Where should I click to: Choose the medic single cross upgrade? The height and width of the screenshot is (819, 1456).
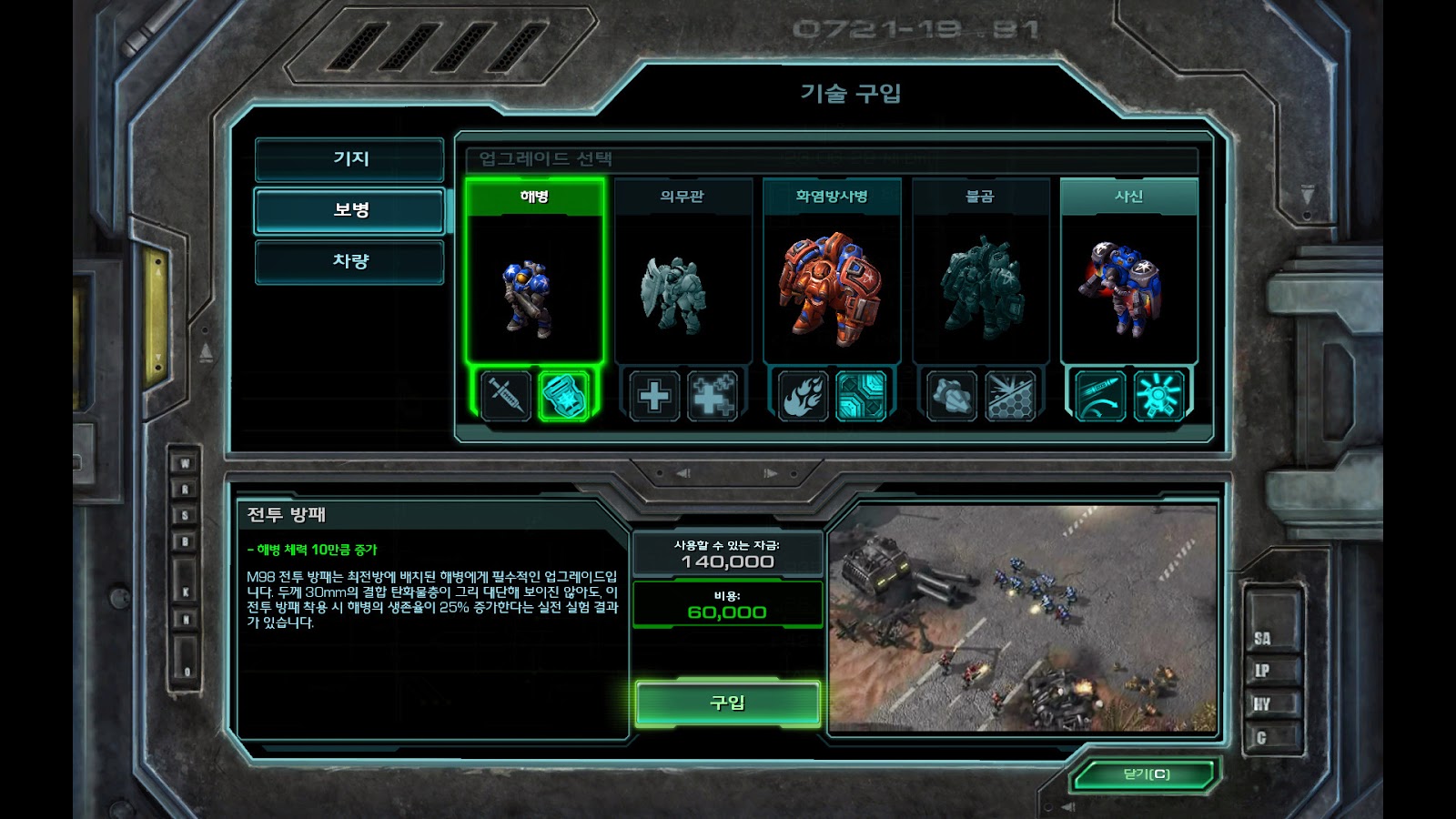point(654,396)
